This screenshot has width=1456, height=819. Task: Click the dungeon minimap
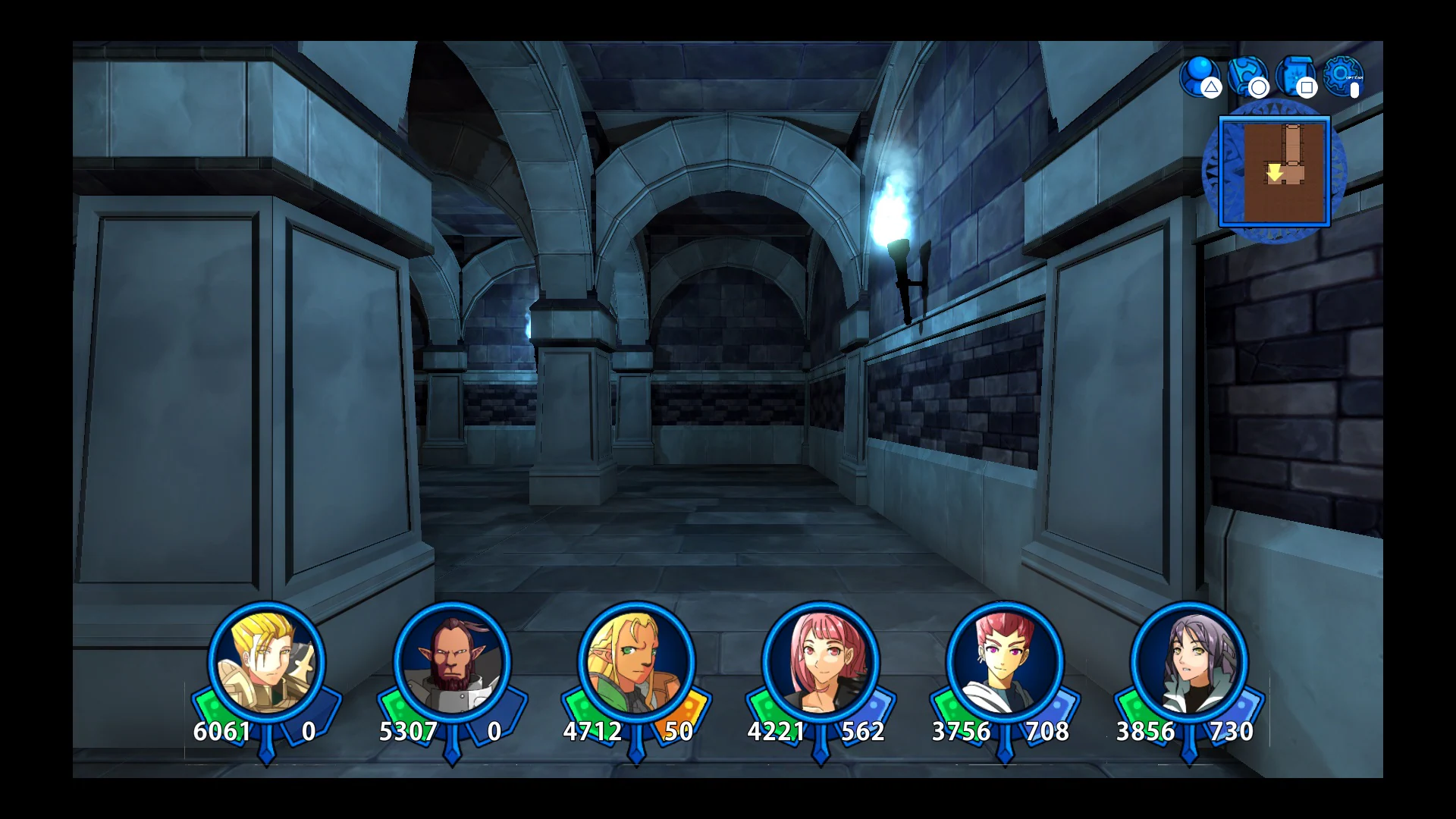1274,172
